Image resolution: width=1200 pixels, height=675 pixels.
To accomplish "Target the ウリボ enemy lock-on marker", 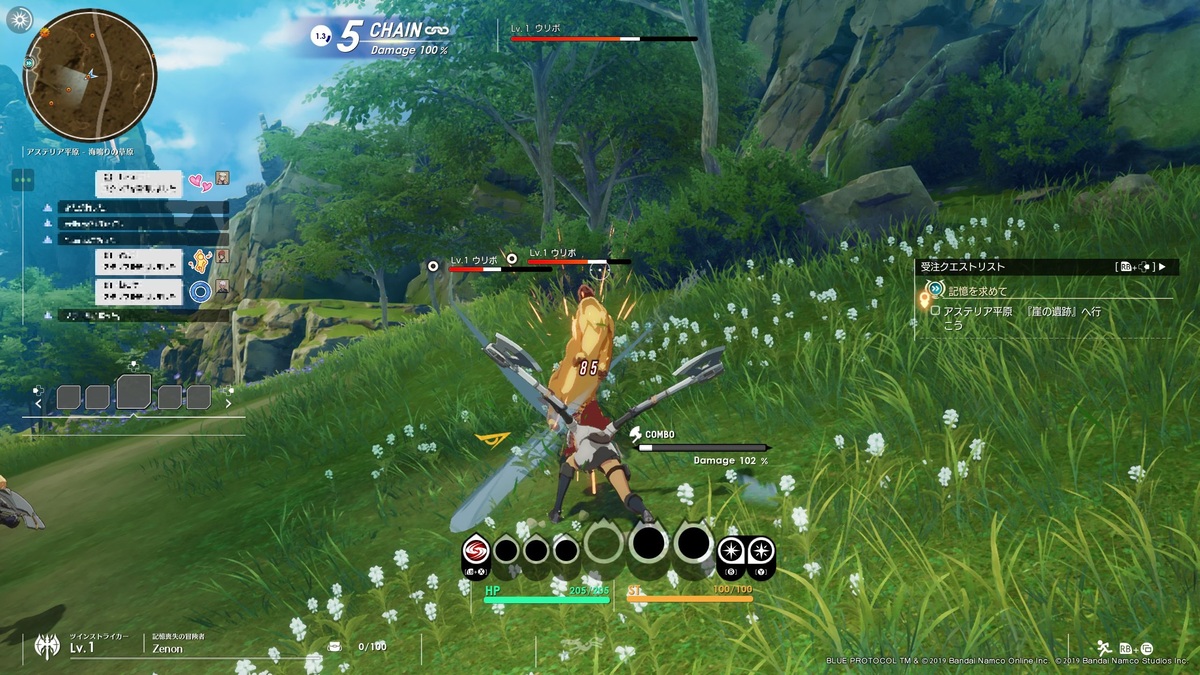I will coord(433,266).
